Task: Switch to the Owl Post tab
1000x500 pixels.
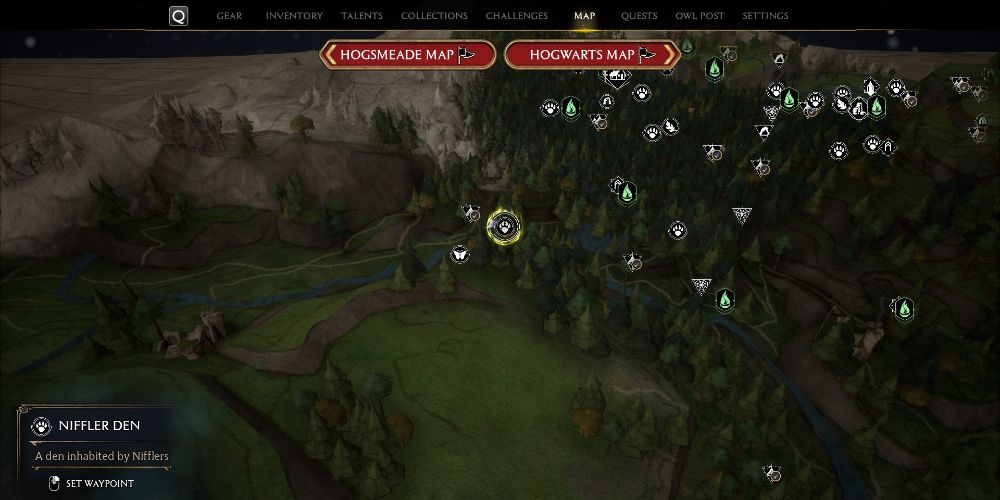Action: 700,16
